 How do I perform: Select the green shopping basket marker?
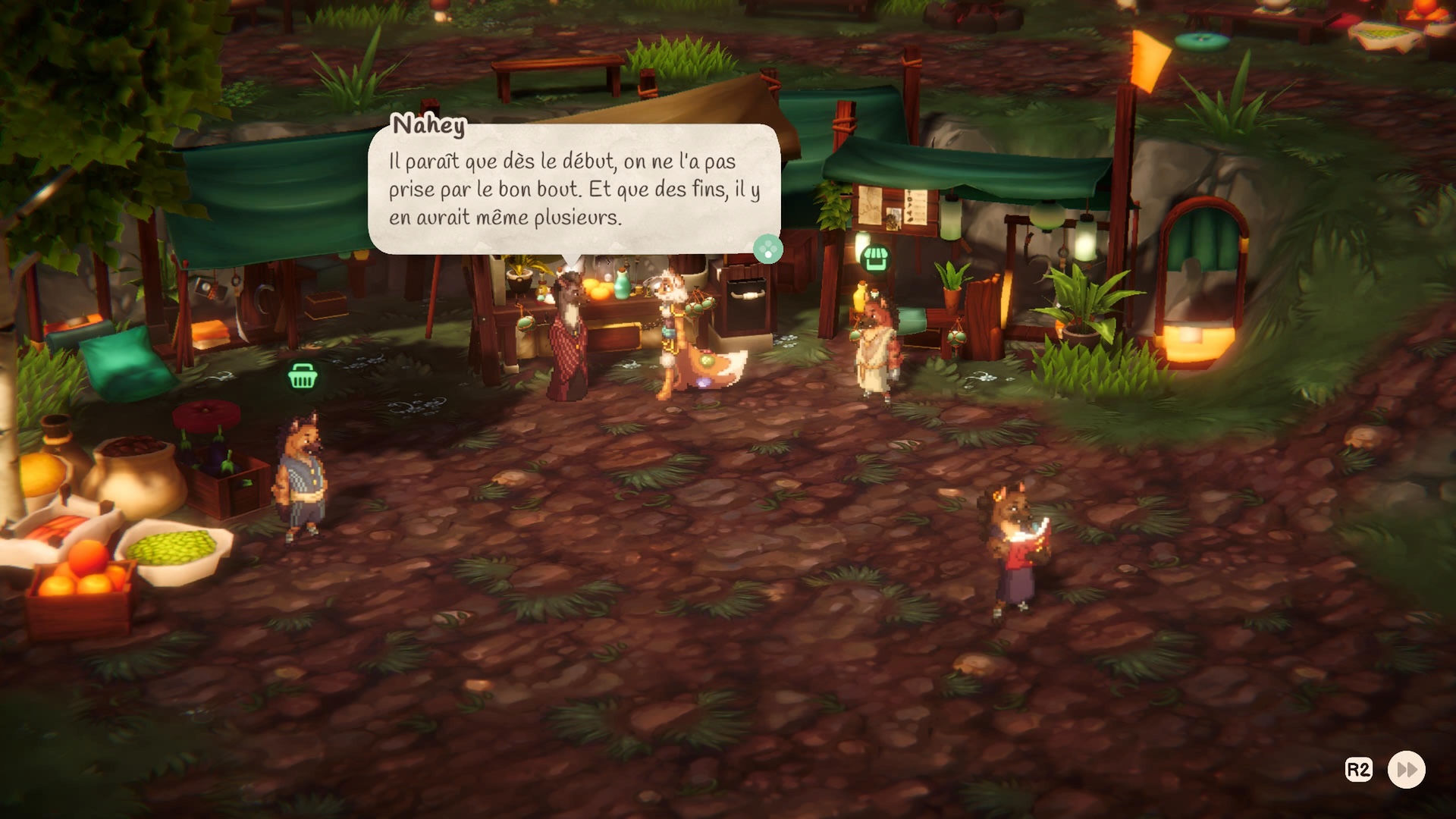click(x=302, y=375)
